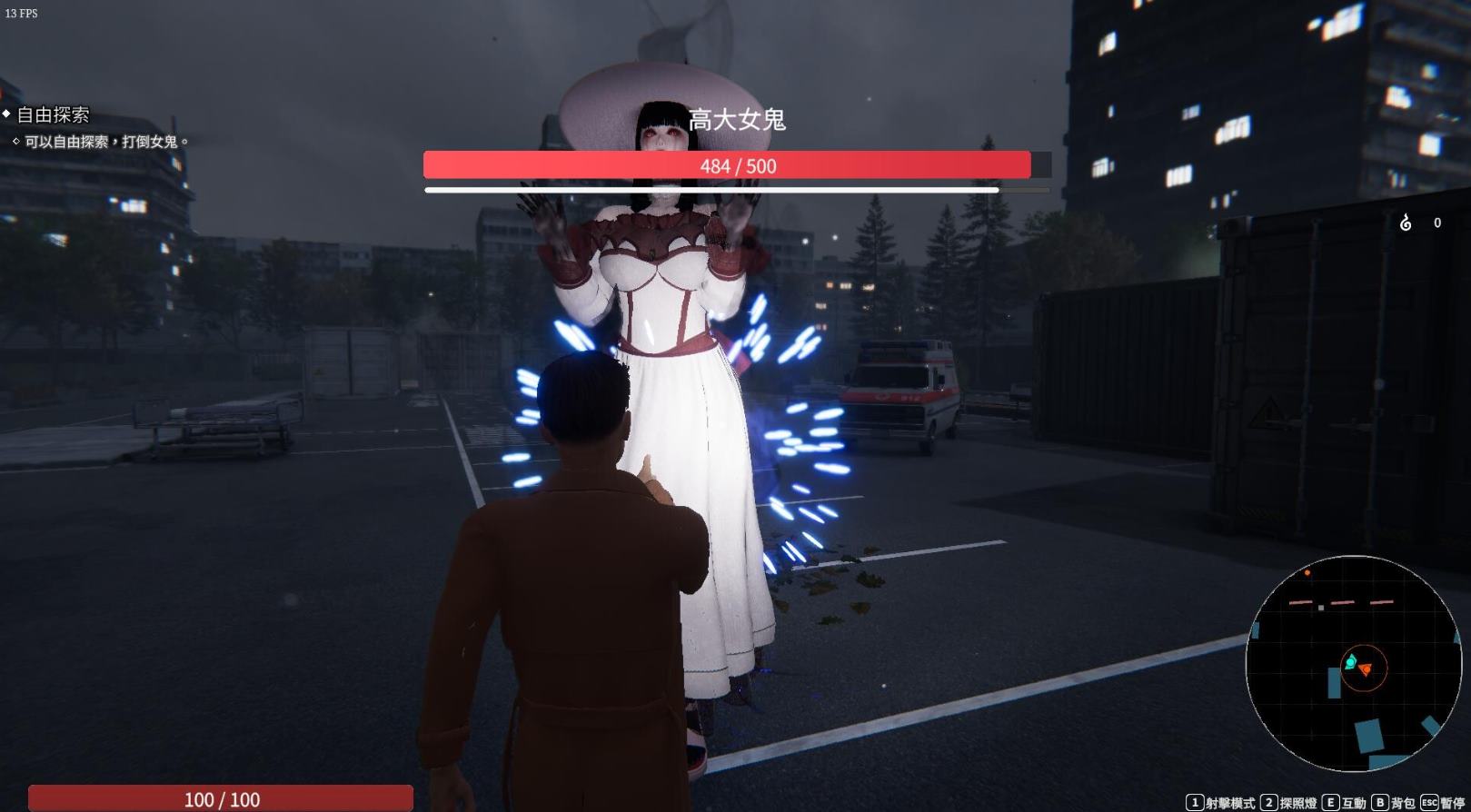Select the 自由探索 quest tracker entry
The height and width of the screenshot is (812, 1471).
pos(53,115)
